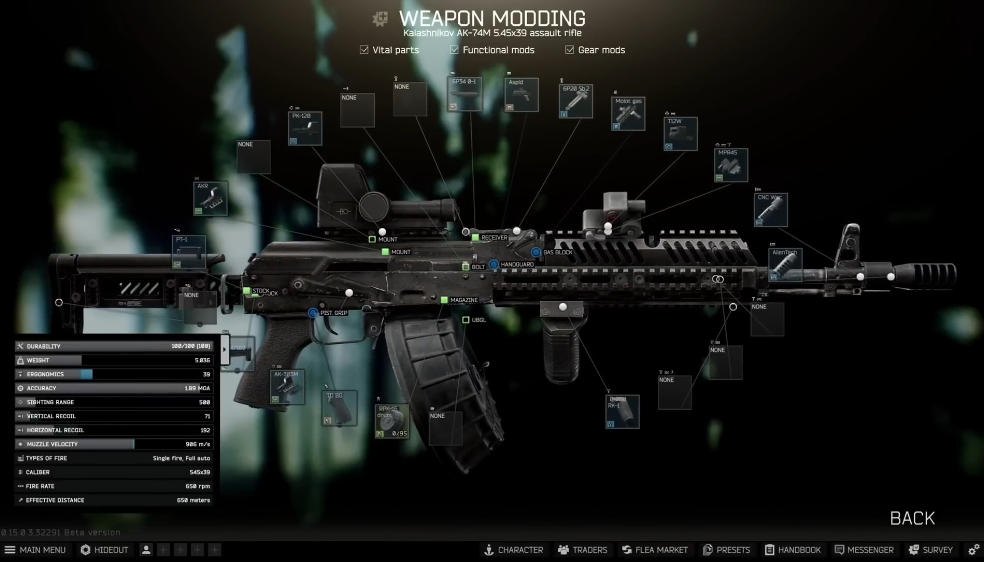Go back with the BACK button
984x562 pixels.
912,518
